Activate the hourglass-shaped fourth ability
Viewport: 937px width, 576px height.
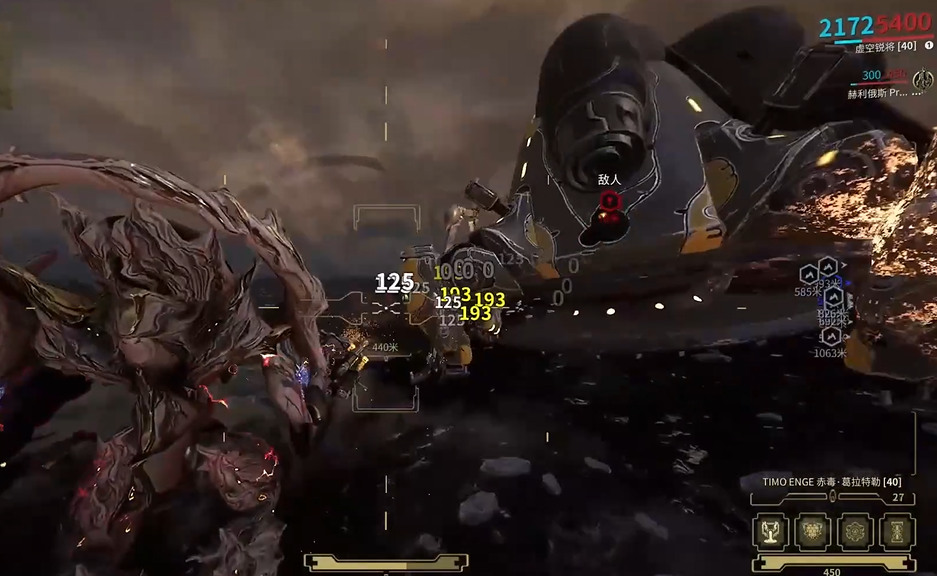pyautogui.click(x=897, y=531)
